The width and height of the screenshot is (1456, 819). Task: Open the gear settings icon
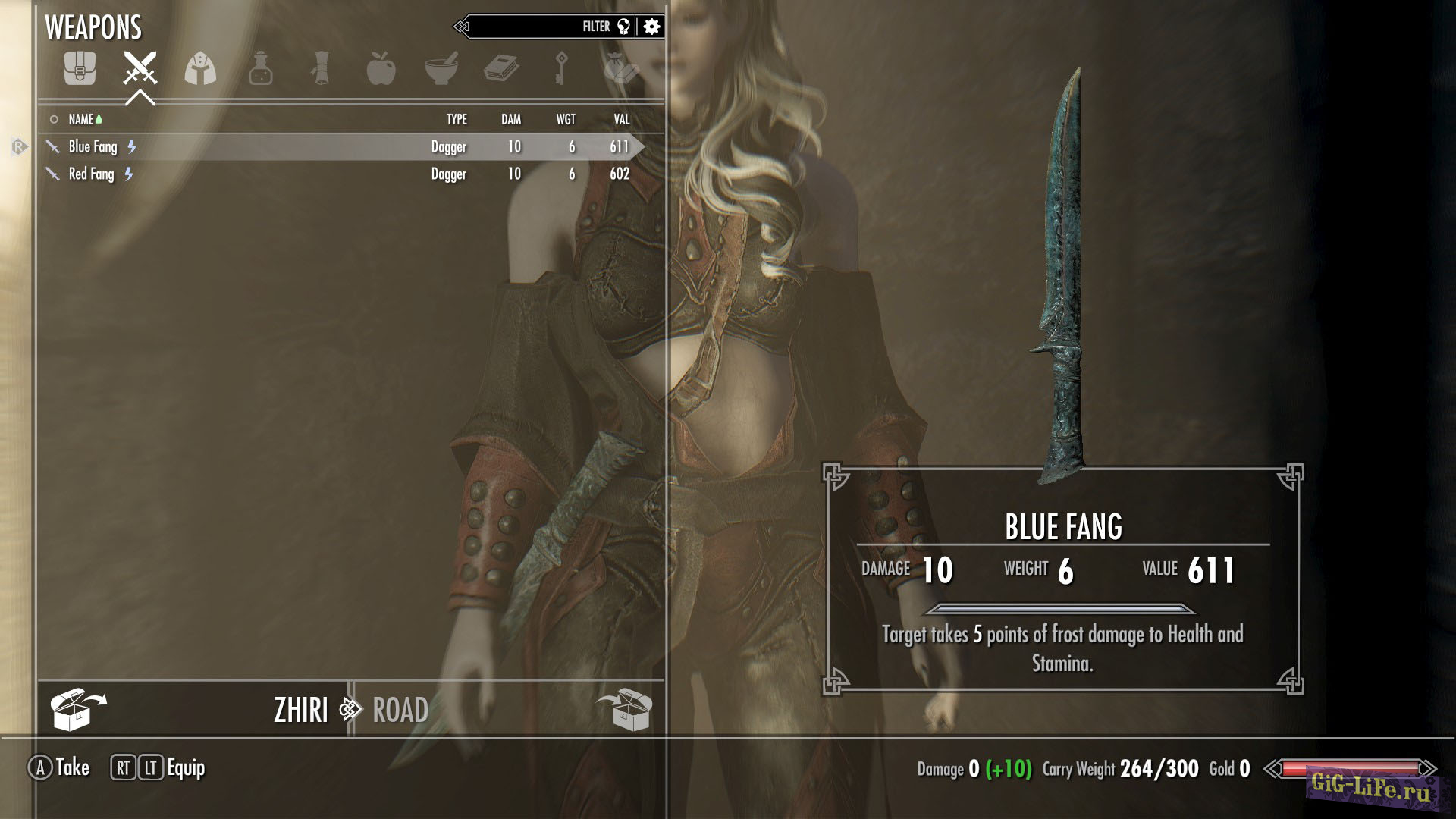click(651, 27)
